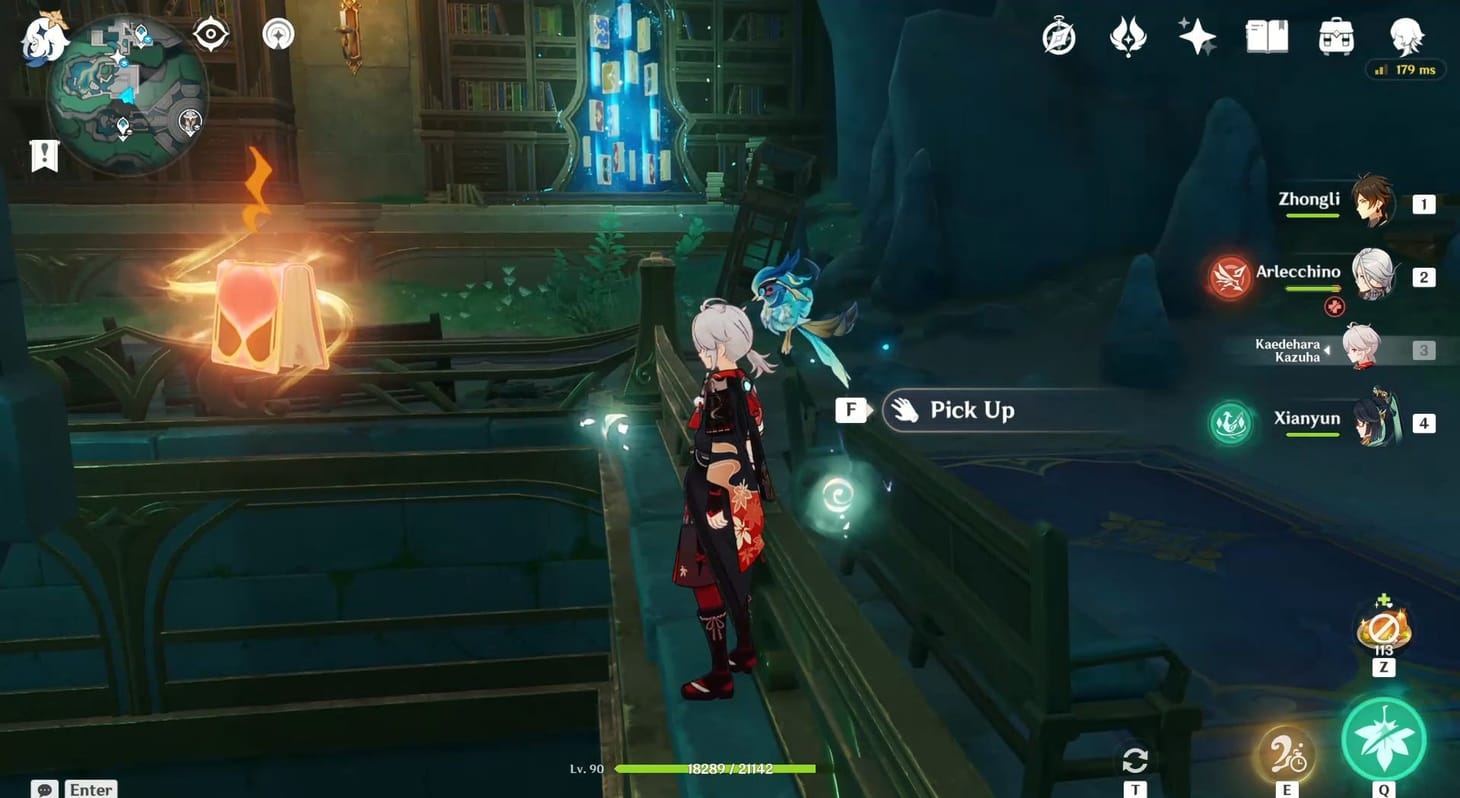This screenshot has height=798, width=1460.
Task: Click the party rotation swap icon above E
Action: click(1134, 758)
